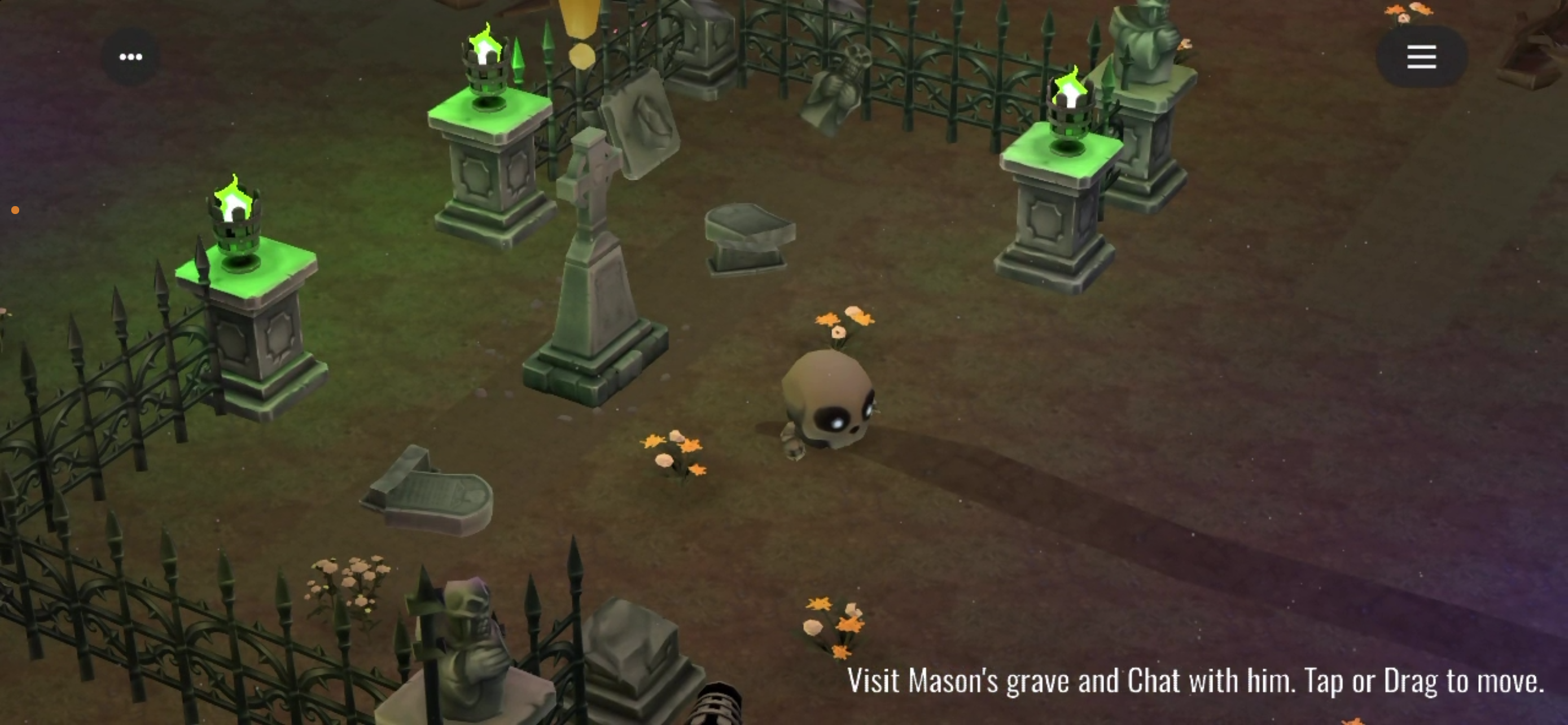Open the three-dots options button
Image resolution: width=1568 pixels, height=725 pixels.
tap(131, 57)
